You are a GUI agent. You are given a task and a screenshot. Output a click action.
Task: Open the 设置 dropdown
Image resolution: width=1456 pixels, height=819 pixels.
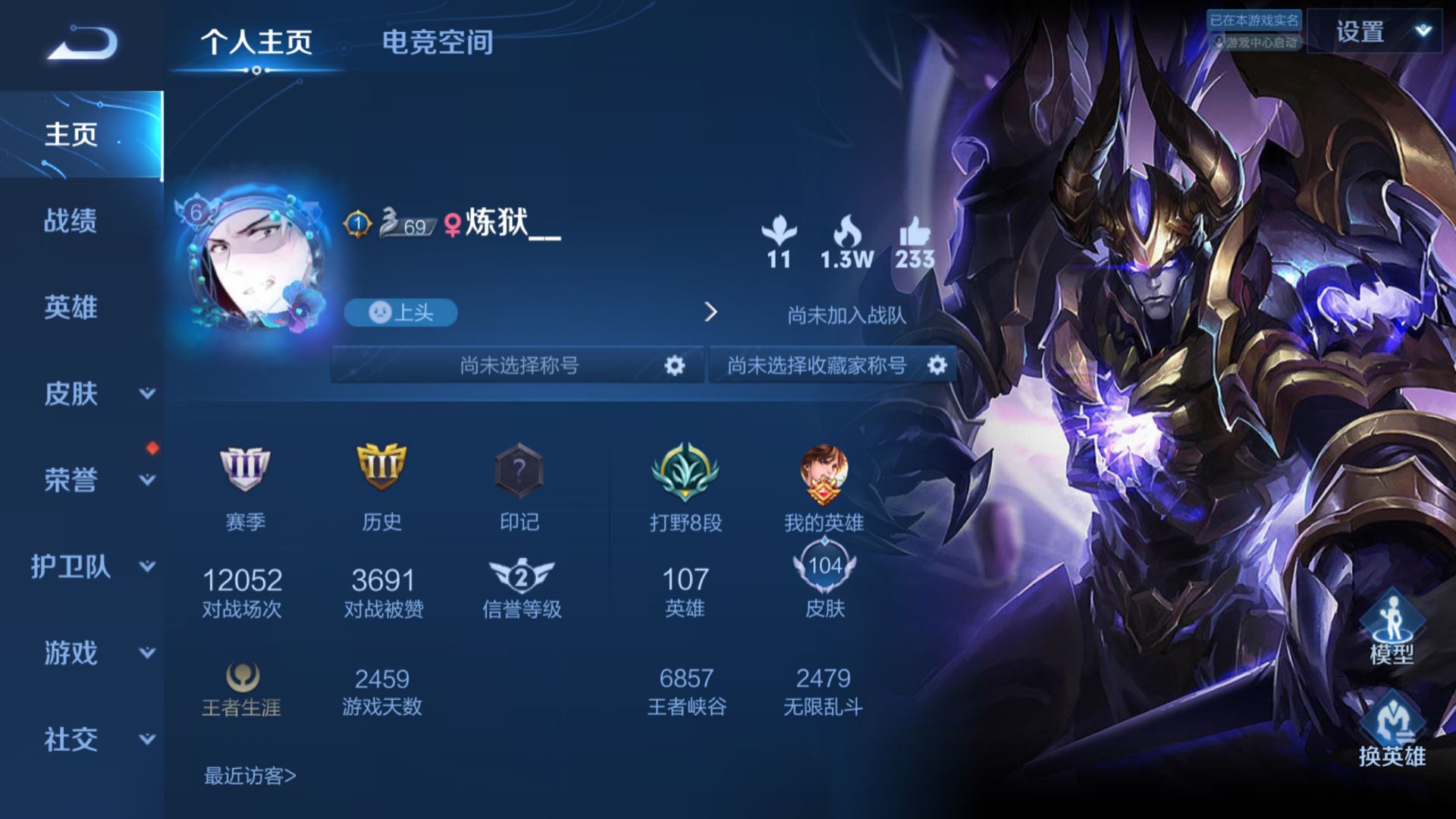point(1374,32)
